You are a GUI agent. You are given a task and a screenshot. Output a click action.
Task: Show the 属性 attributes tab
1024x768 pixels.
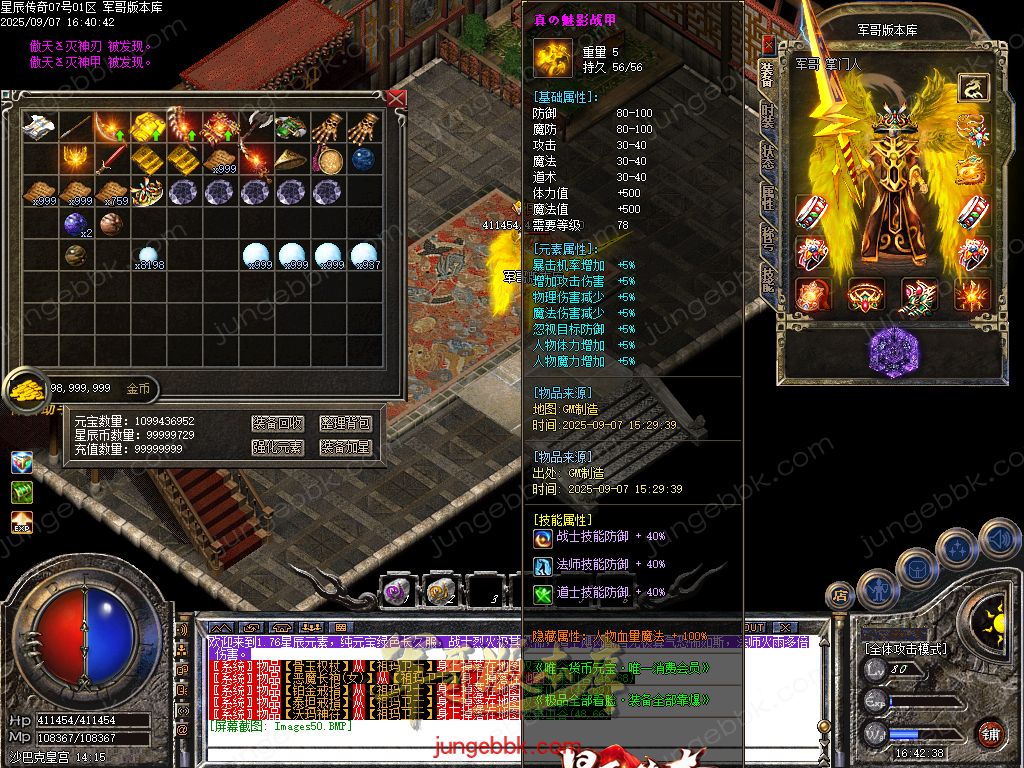767,197
